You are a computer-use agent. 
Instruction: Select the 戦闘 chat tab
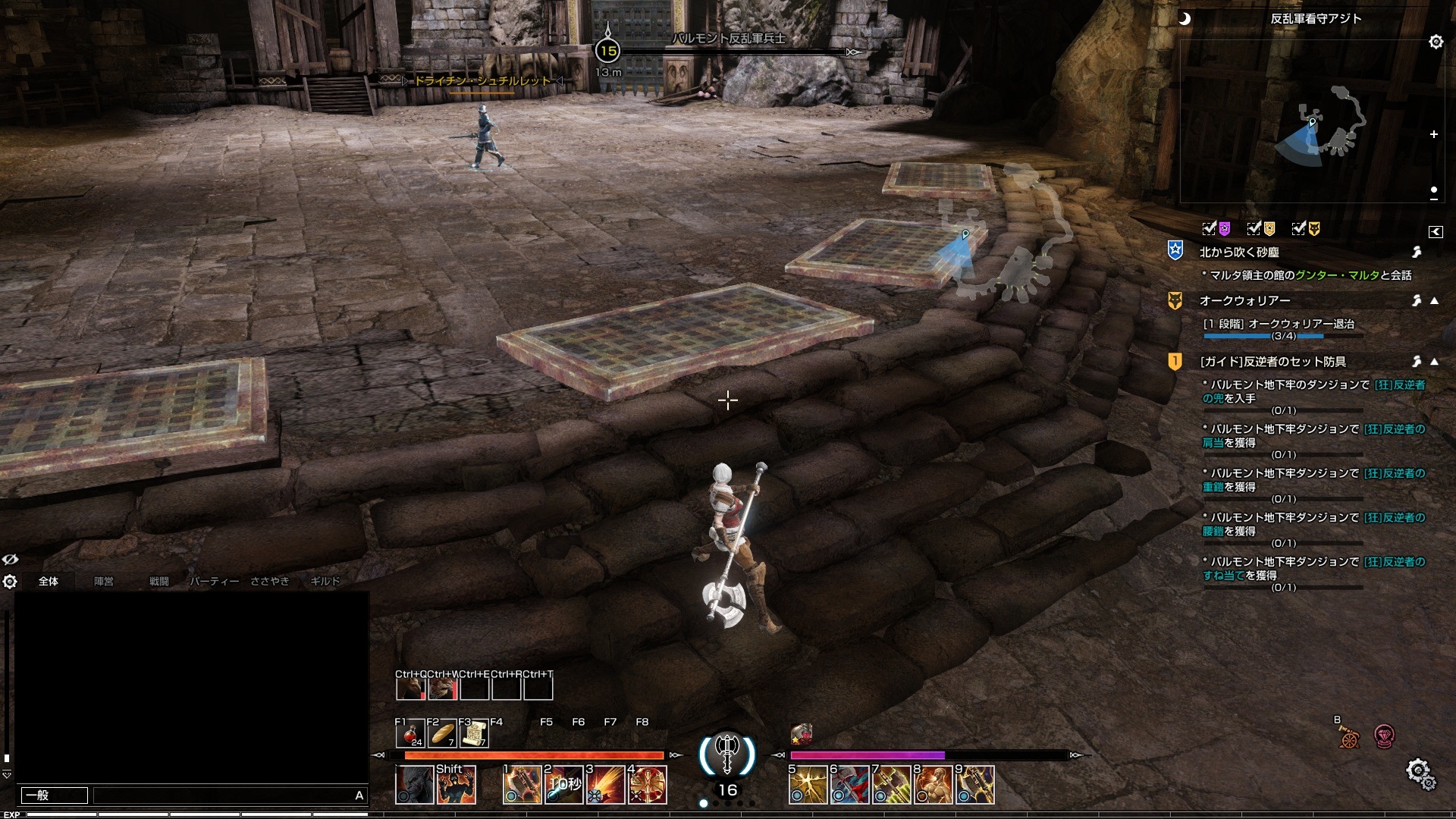tap(158, 582)
